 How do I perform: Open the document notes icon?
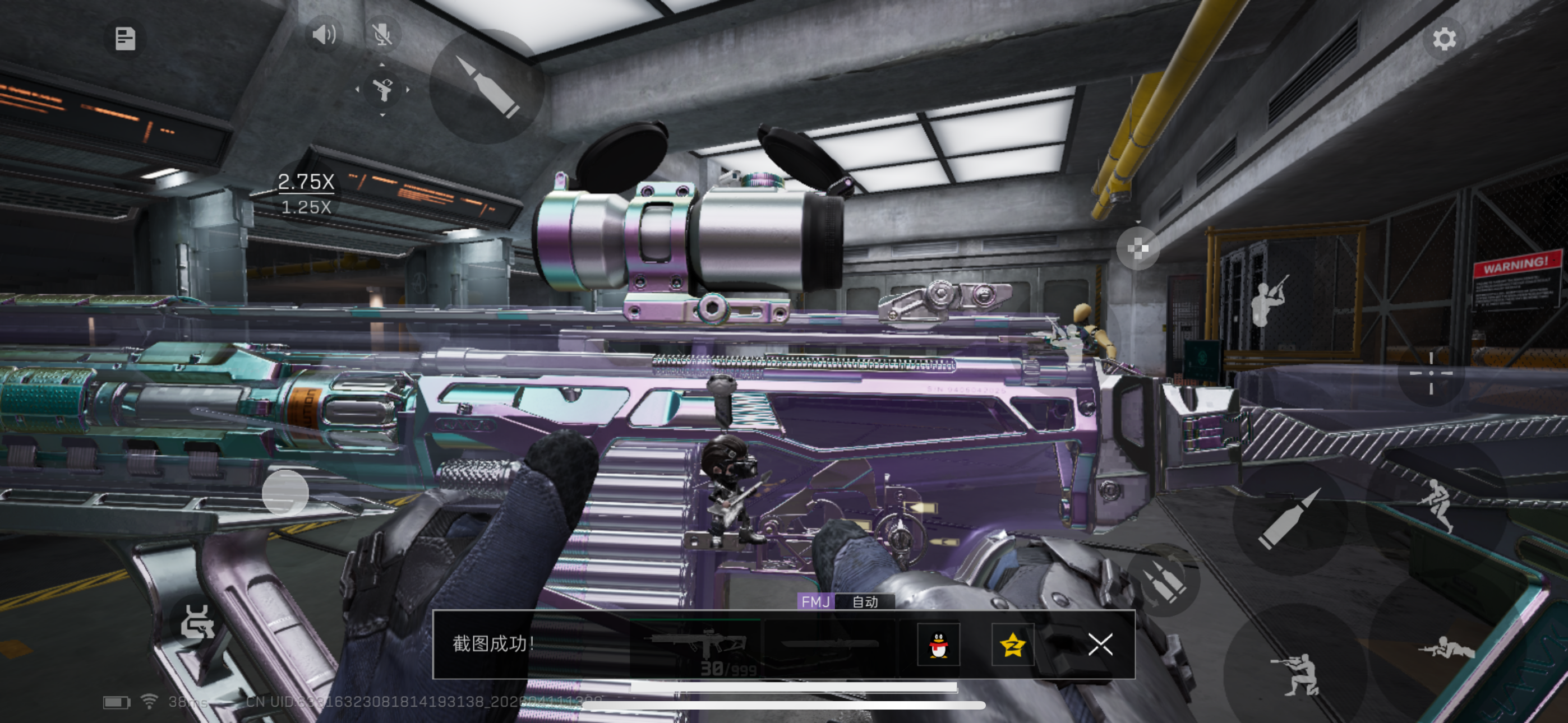tap(126, 39)
